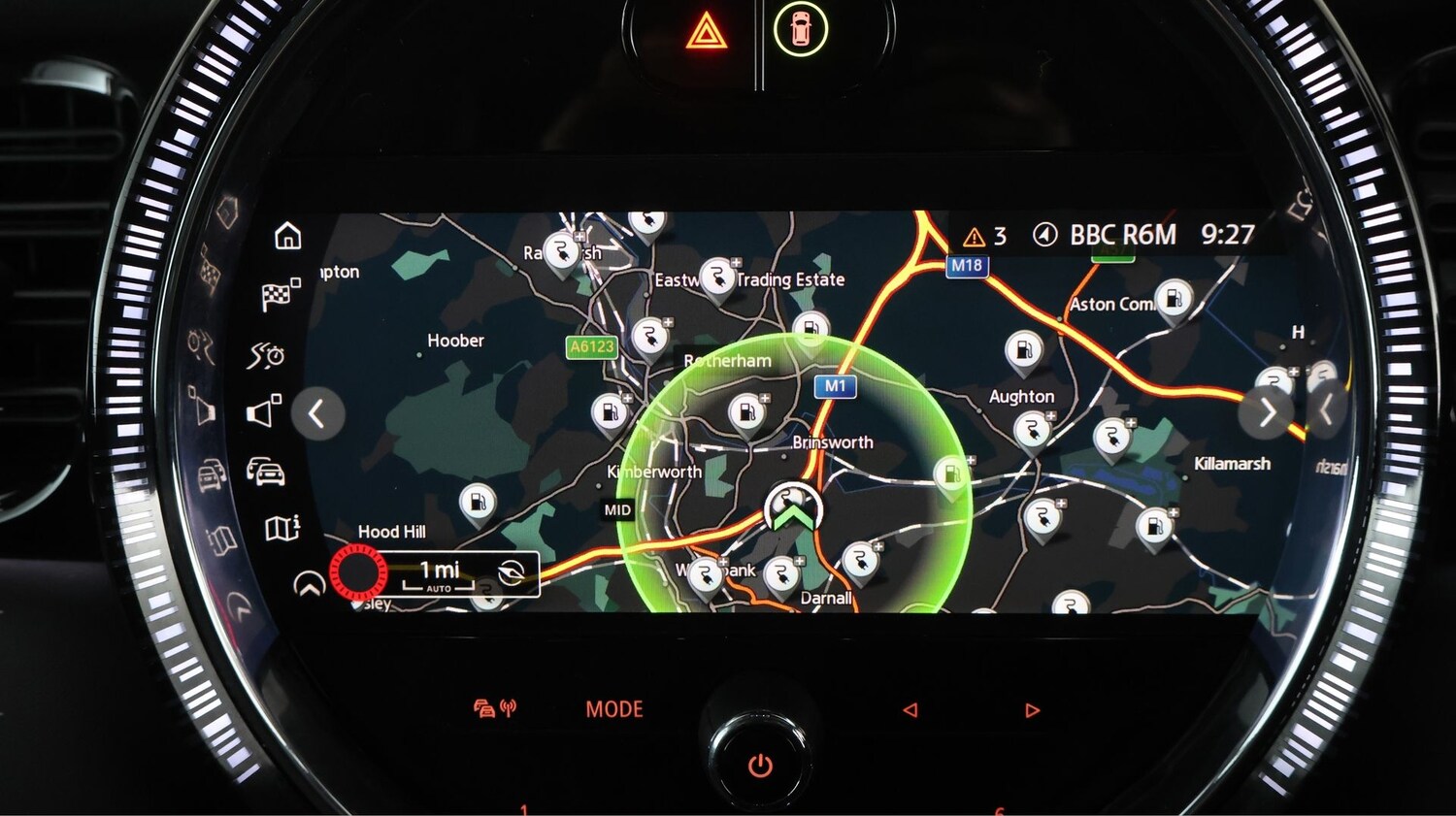Select the charging station marker below Aughton
The image size is (1456, 816).
coord(1031,429)
